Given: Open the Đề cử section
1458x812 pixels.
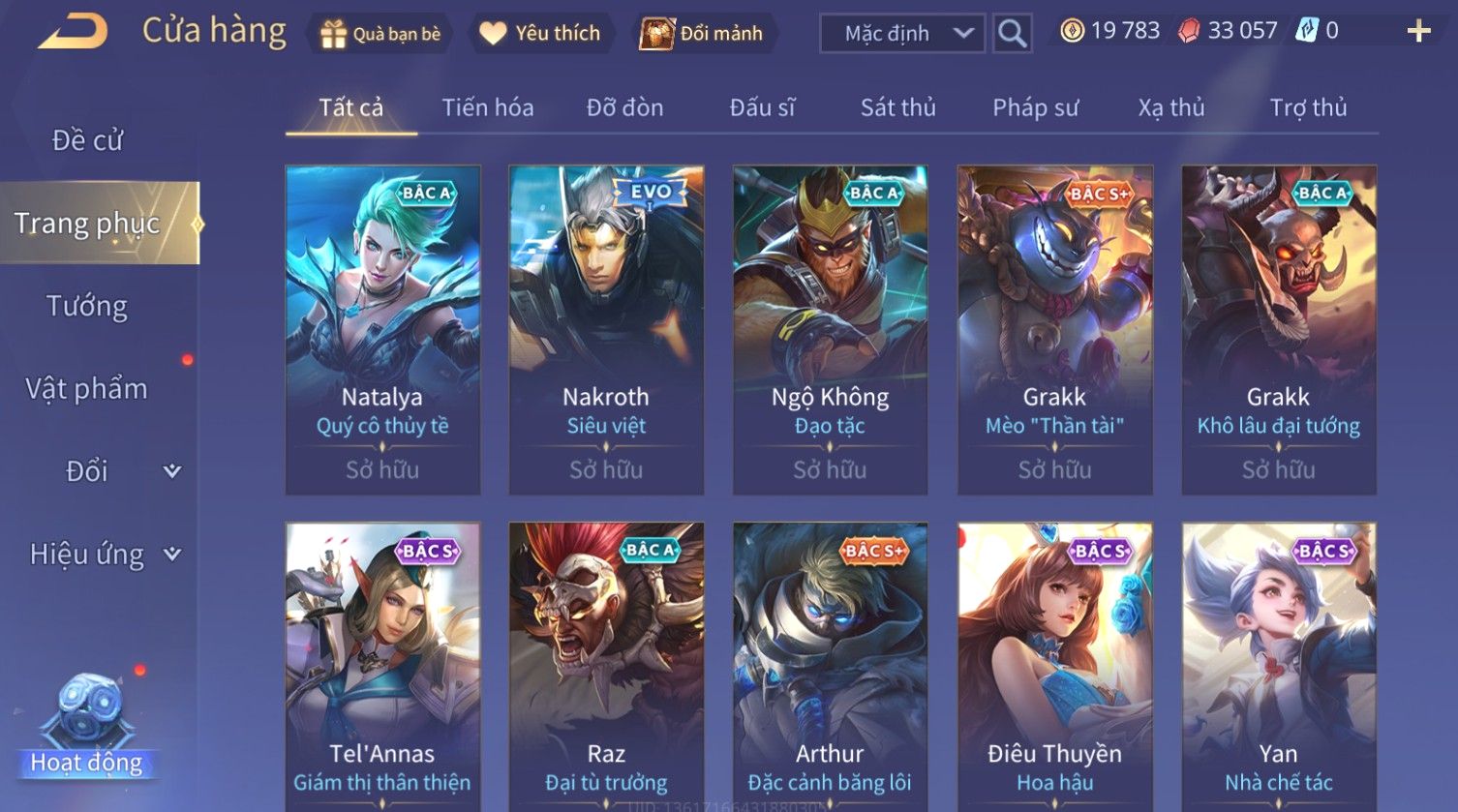Looking at the screenshot, I should [87, 140].
